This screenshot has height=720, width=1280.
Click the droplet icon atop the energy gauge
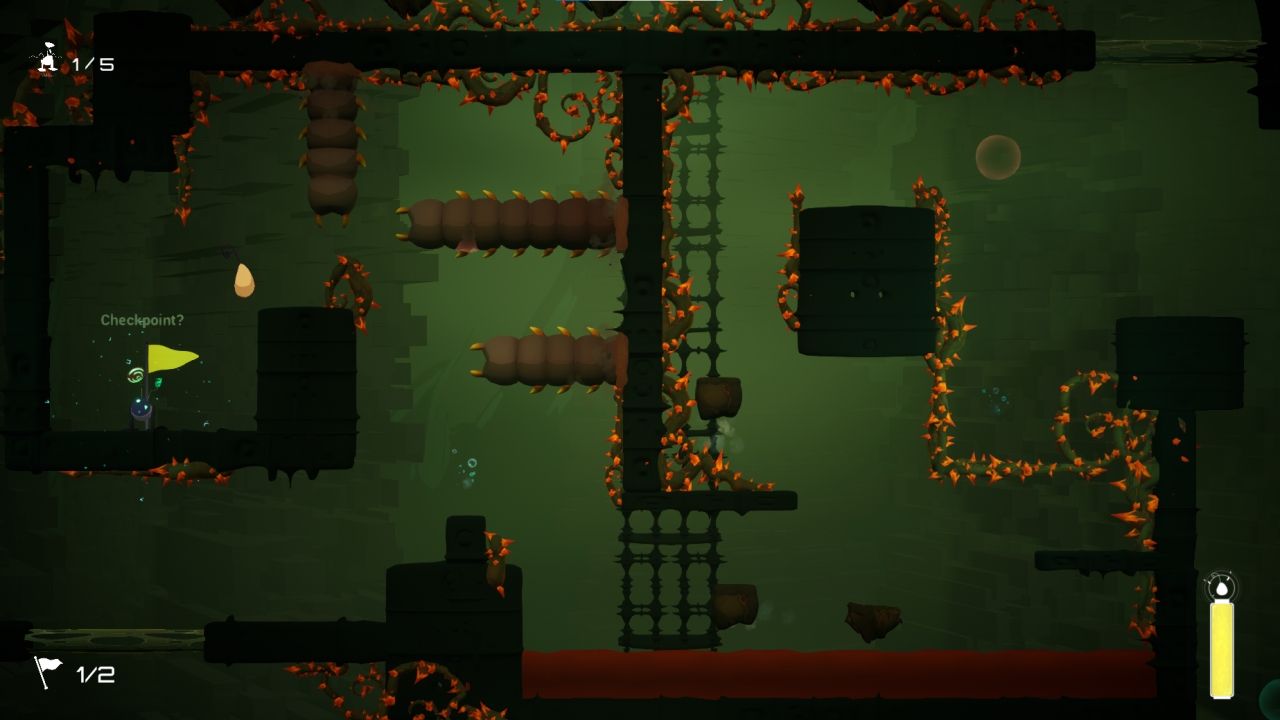pos(1222,588)
